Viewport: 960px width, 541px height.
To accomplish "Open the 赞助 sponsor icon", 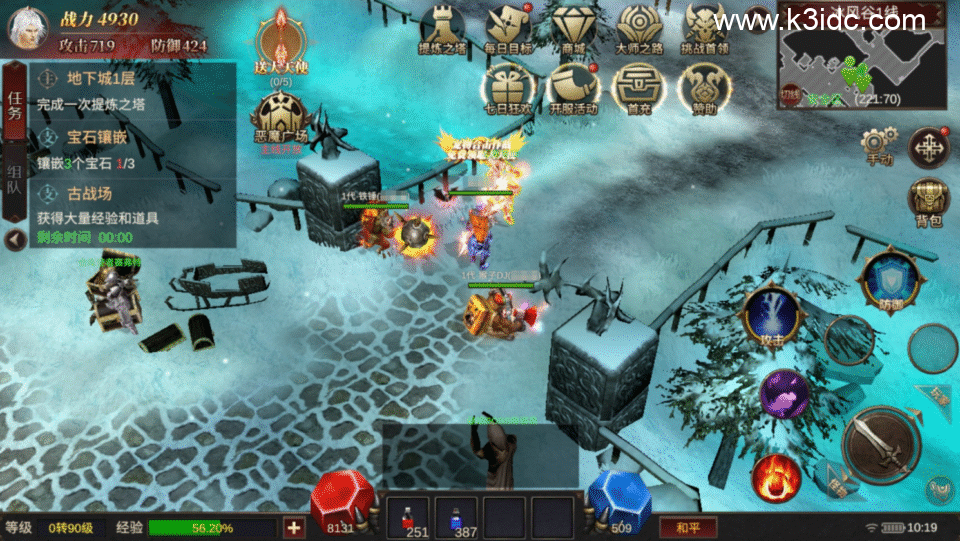I will (704, 88).
